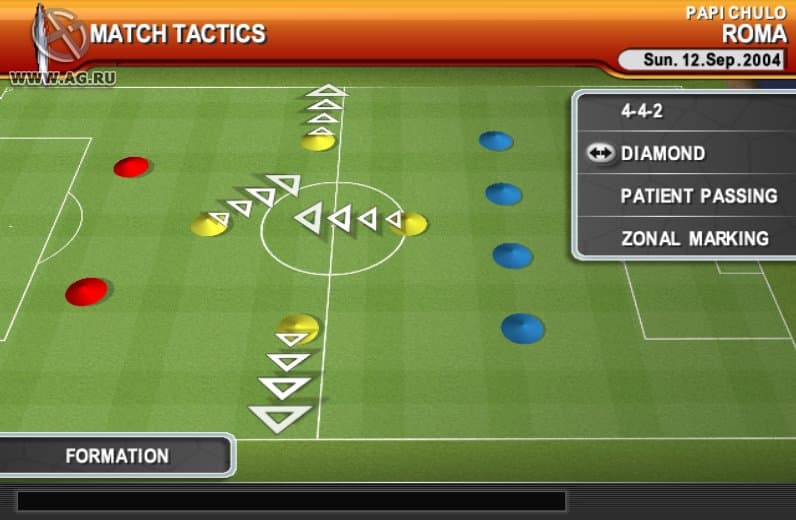
Task: Open the FORMATION panel label
Action: coord(117,456)
